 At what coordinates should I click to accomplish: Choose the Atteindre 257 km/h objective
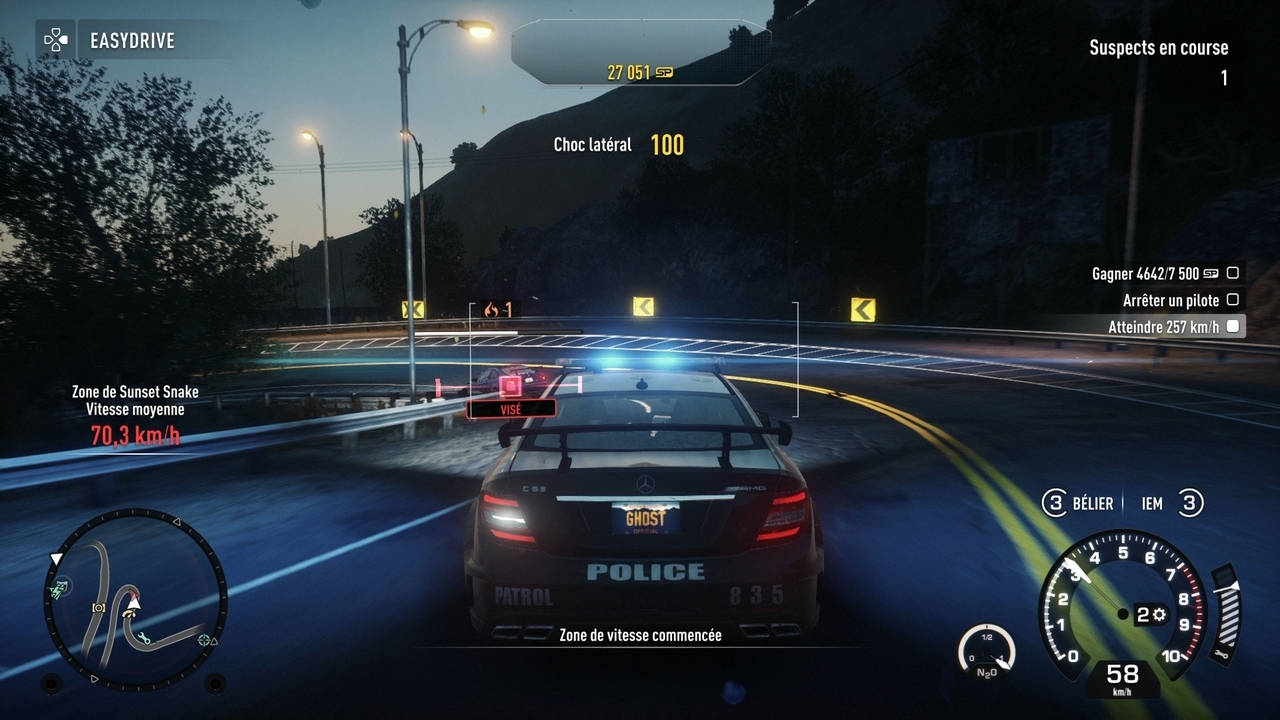click(1173, 326)
